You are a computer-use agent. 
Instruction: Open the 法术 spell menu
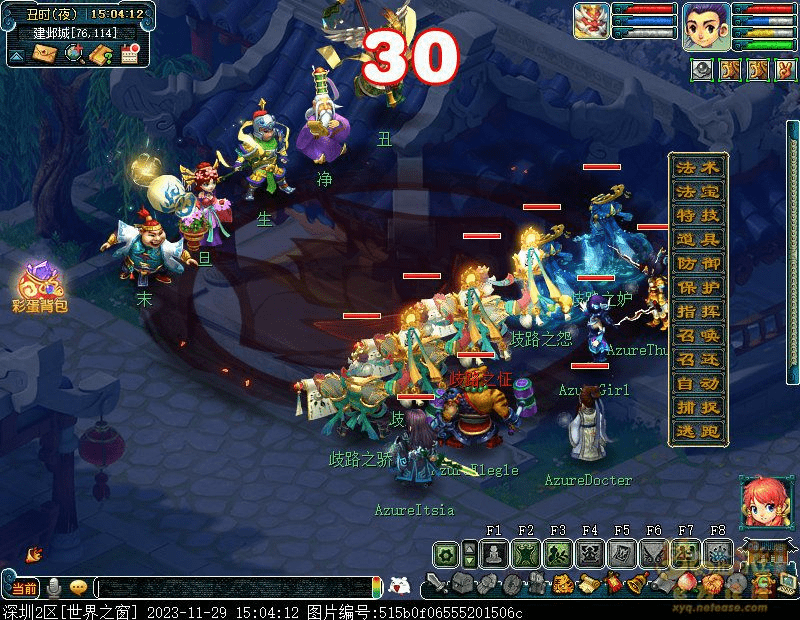coord(698,167)
